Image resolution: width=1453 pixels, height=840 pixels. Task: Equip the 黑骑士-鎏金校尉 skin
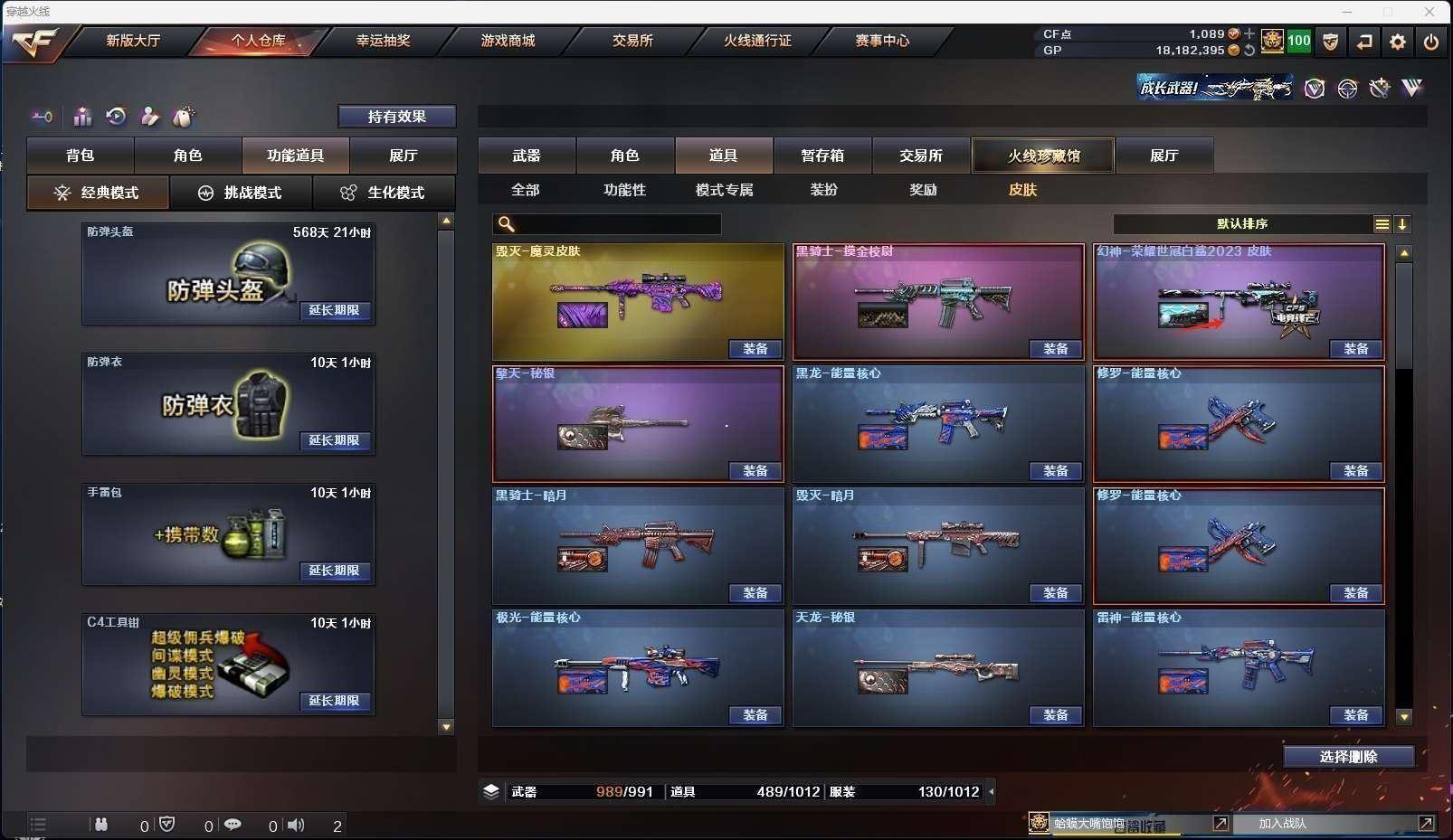(x=1056, y=349)
